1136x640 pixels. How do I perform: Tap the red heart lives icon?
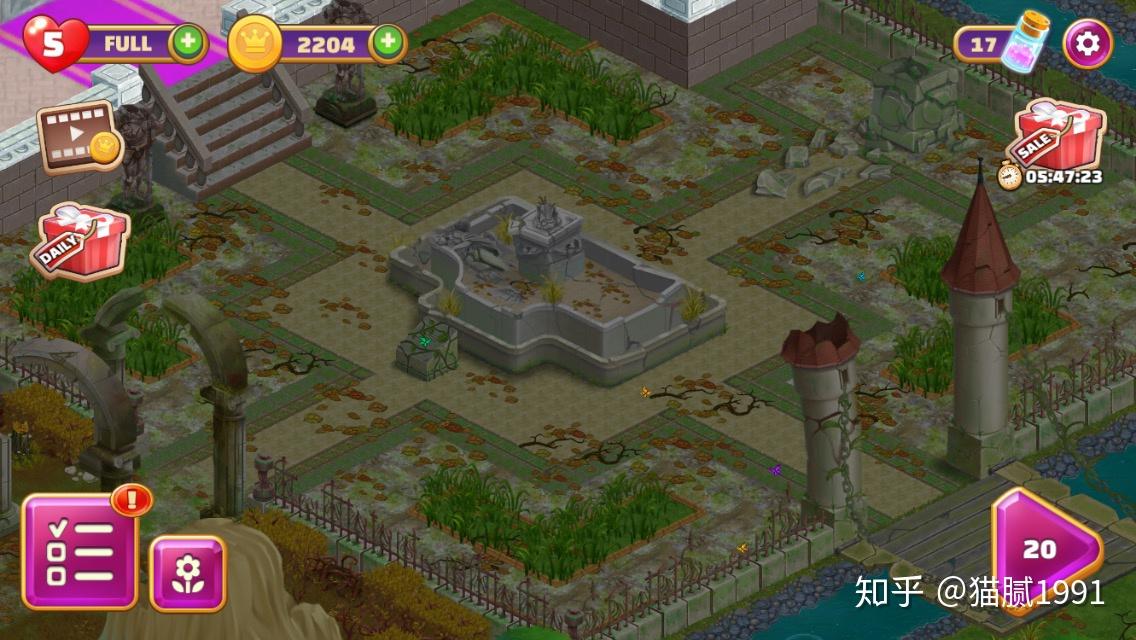(x=54, y=44)
